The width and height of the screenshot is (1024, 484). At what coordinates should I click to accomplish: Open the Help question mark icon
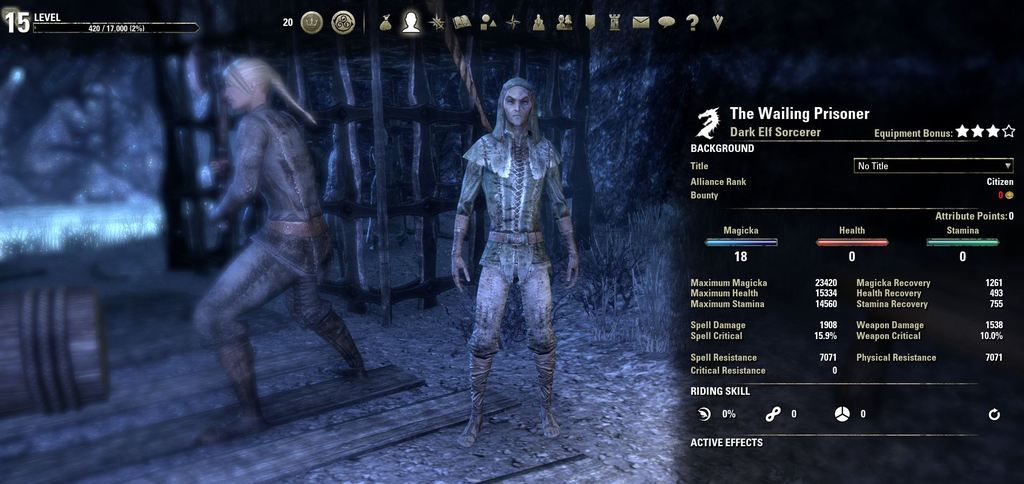692,21
